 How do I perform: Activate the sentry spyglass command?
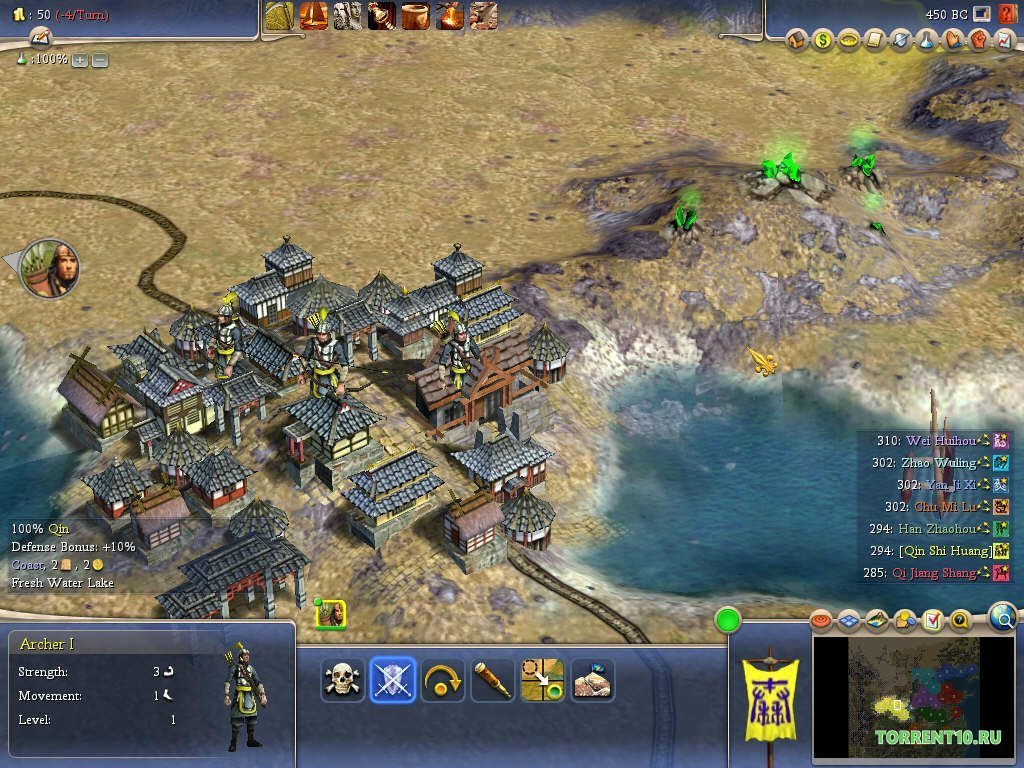(x=492, y=680)
